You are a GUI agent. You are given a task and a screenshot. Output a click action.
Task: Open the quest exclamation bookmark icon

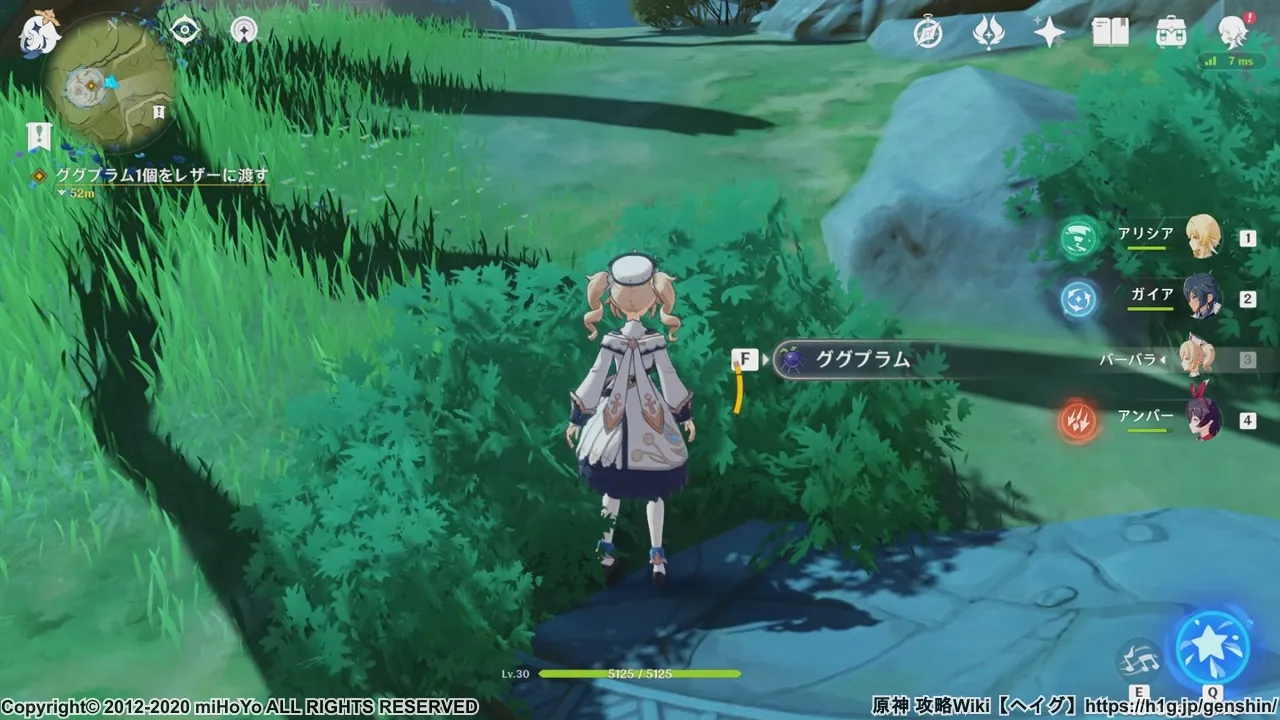coord(39,135)
